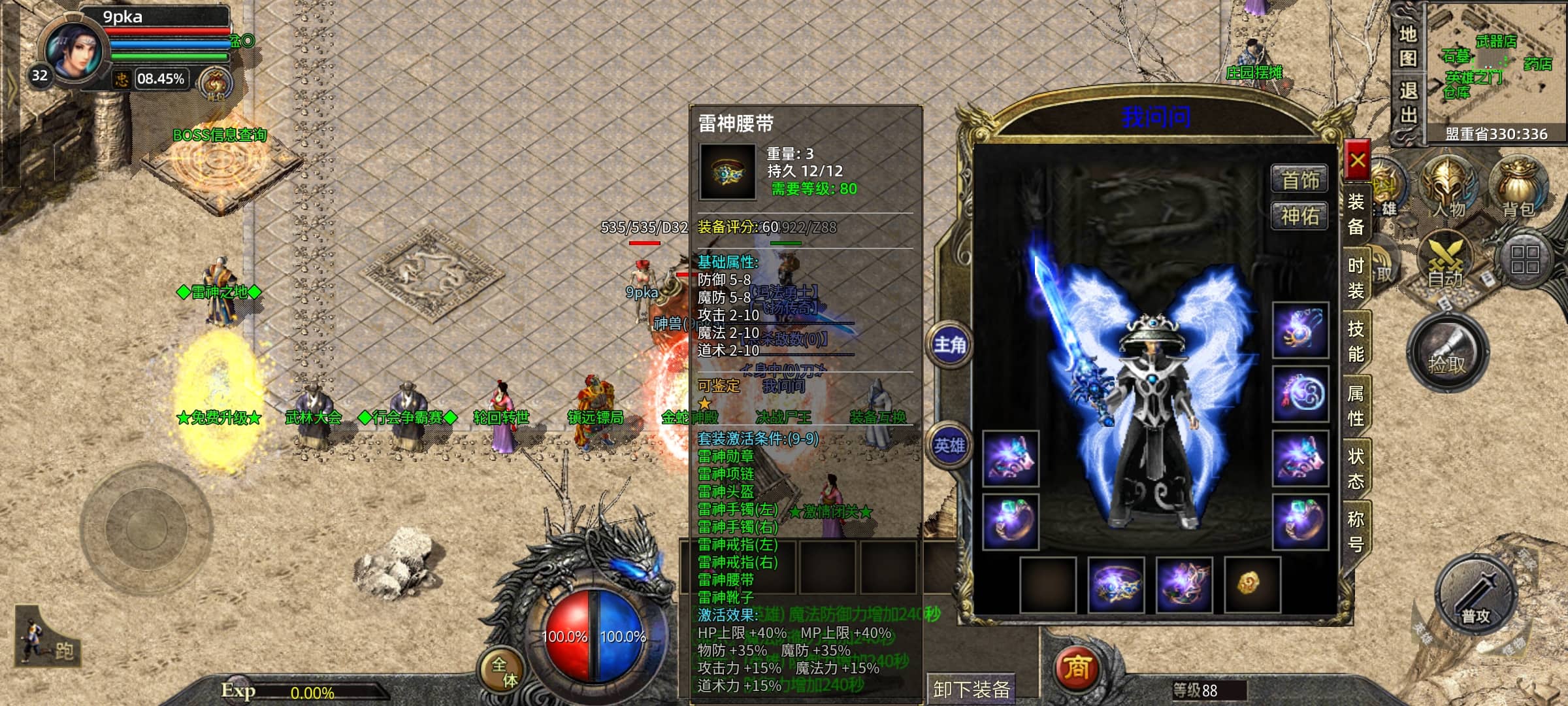Switch to the 属性 attributes tab
Image resolution: width=1568 pixels, height=706 pixels.
pyautogui.click(x=1356, y=405)
